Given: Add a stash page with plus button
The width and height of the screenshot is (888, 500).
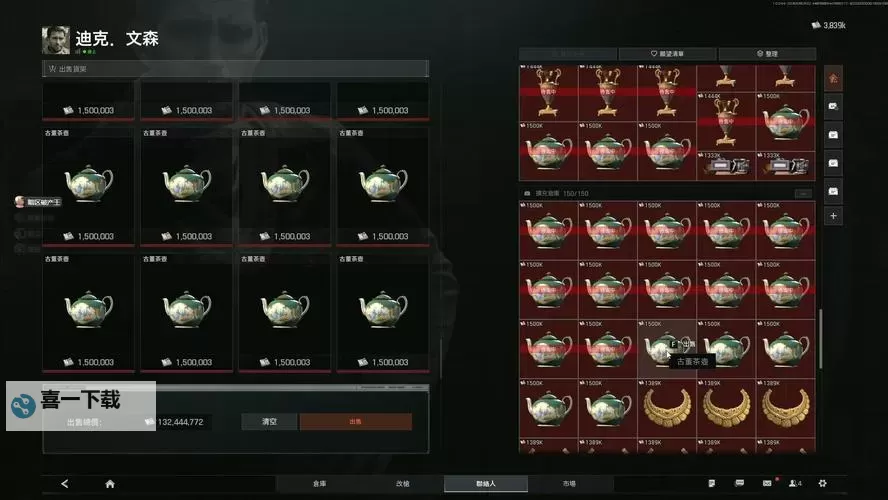Looking at the screenshot, I should click(x=833, y=215).
